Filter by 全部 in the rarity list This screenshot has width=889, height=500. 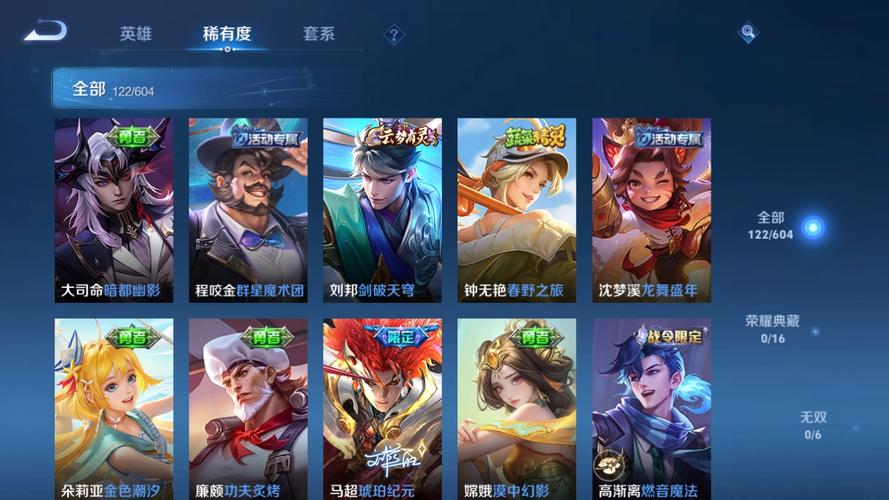point(771,226)
